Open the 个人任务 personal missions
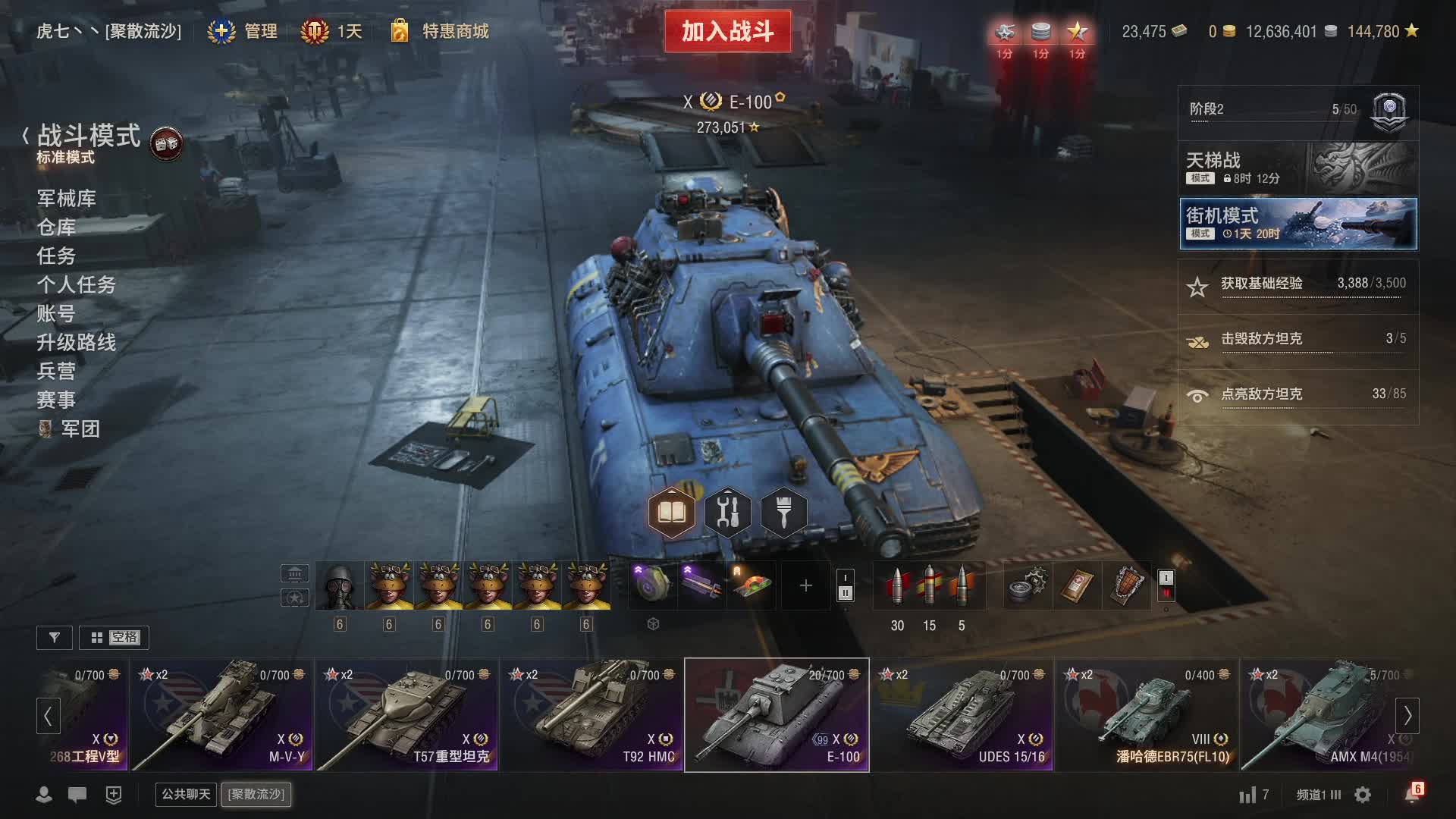Image resolution: width=1456 pixels, height=819 pixels. [x=77, y=285]
